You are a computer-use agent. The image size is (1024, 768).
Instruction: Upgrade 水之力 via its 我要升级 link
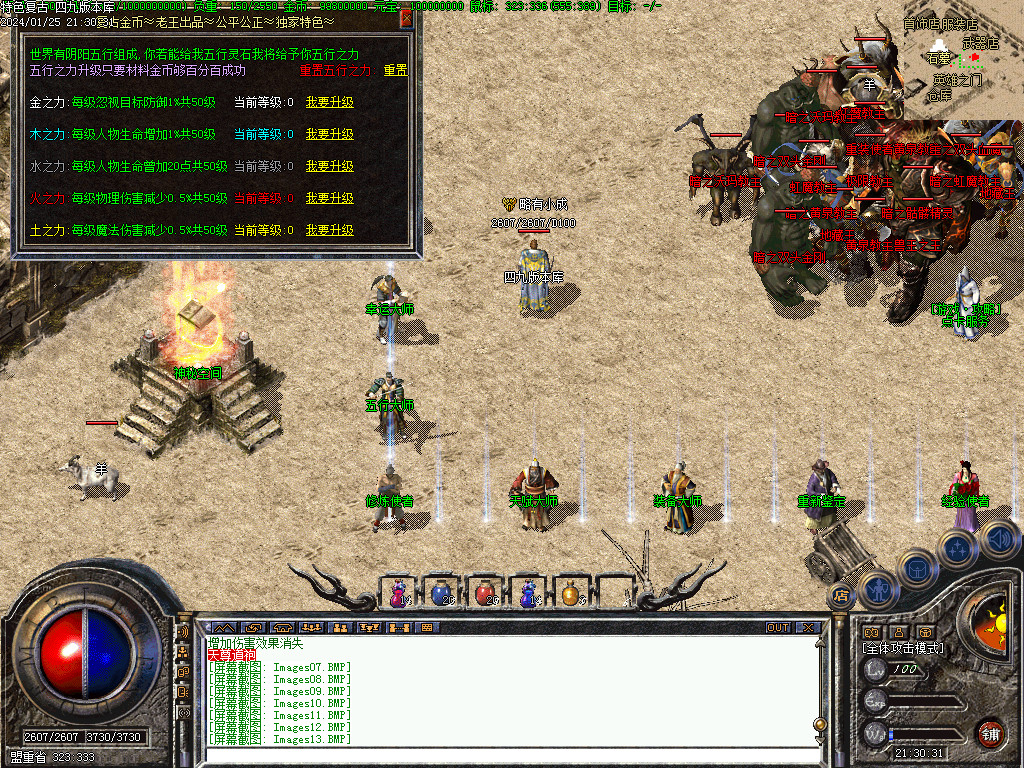(330, 166)
